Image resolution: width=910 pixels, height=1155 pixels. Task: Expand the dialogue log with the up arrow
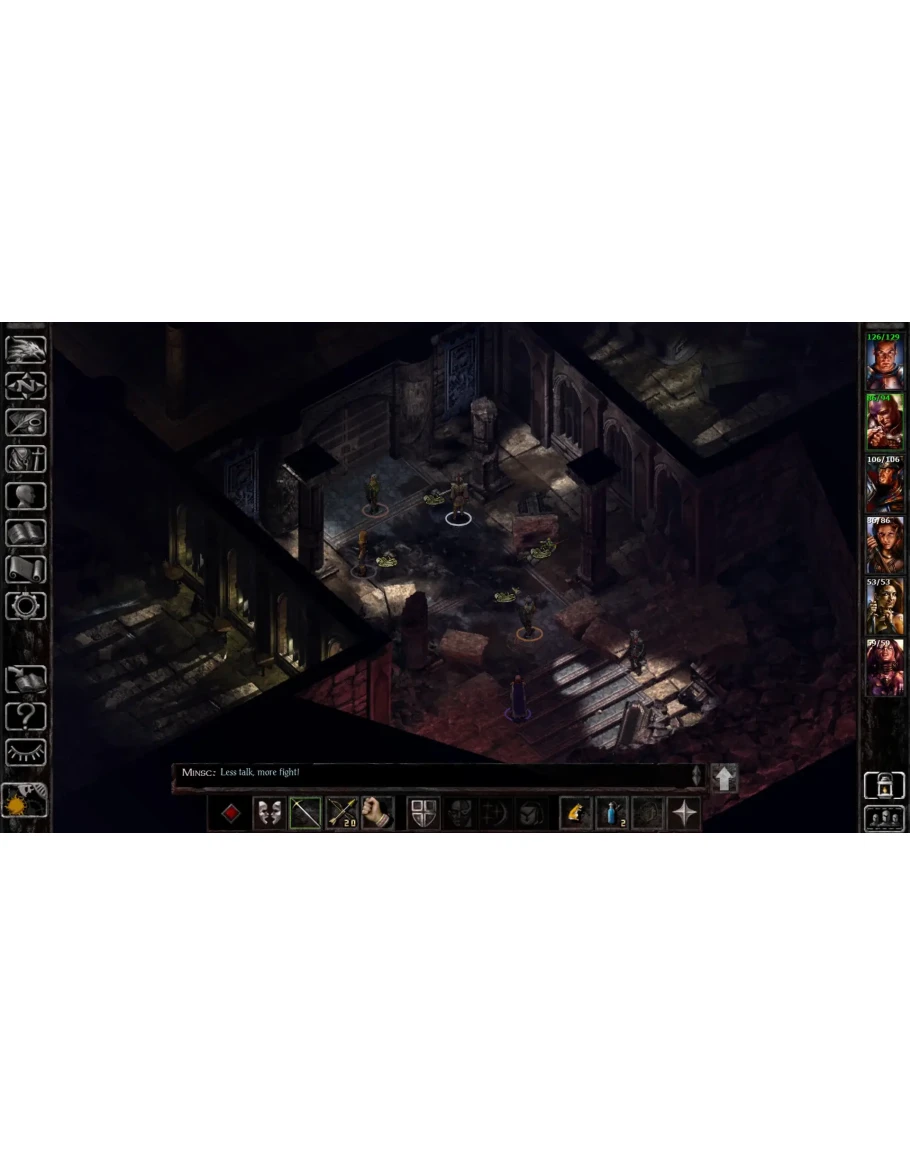click(x=724, y=777)
